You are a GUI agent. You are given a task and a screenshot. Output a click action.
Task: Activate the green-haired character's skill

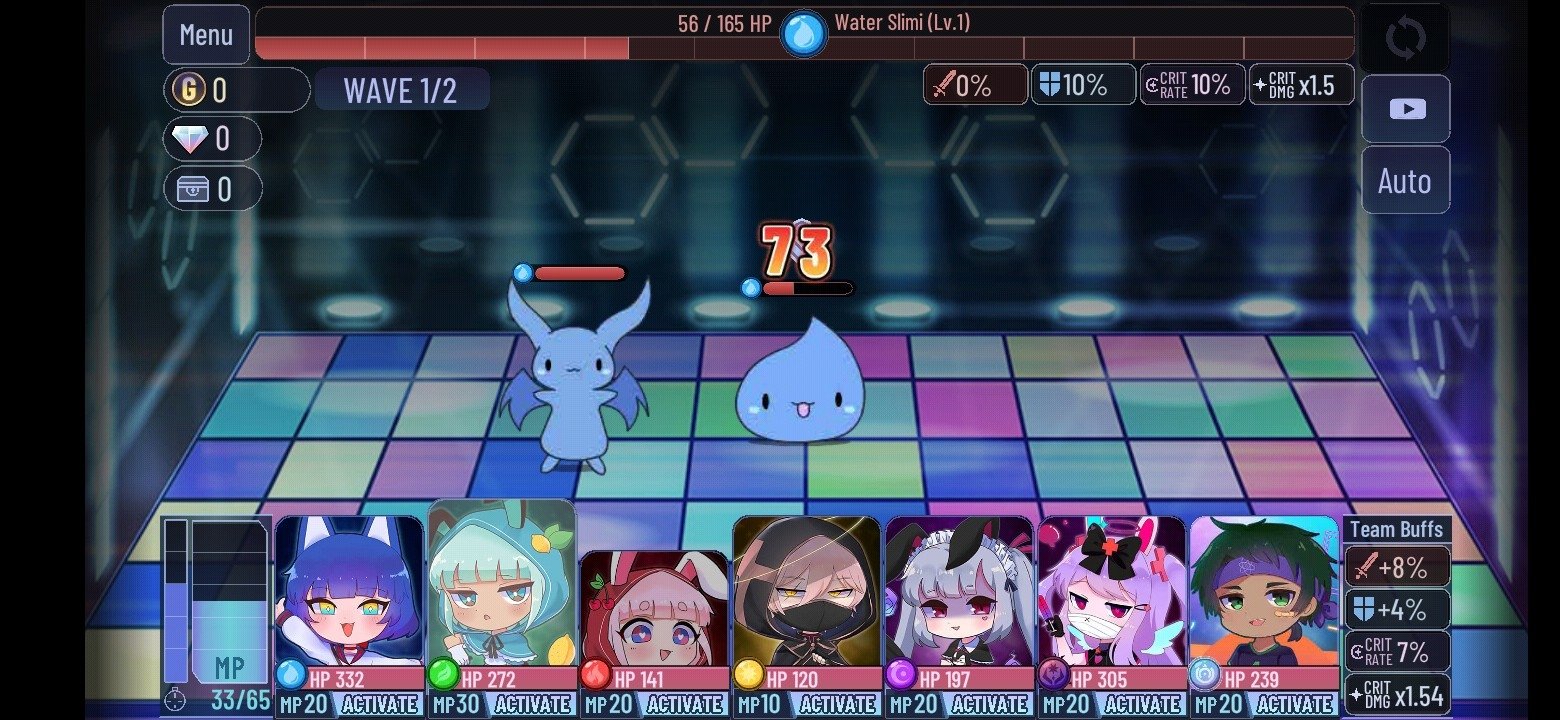pyautogui.click(x=1295, y=703)
